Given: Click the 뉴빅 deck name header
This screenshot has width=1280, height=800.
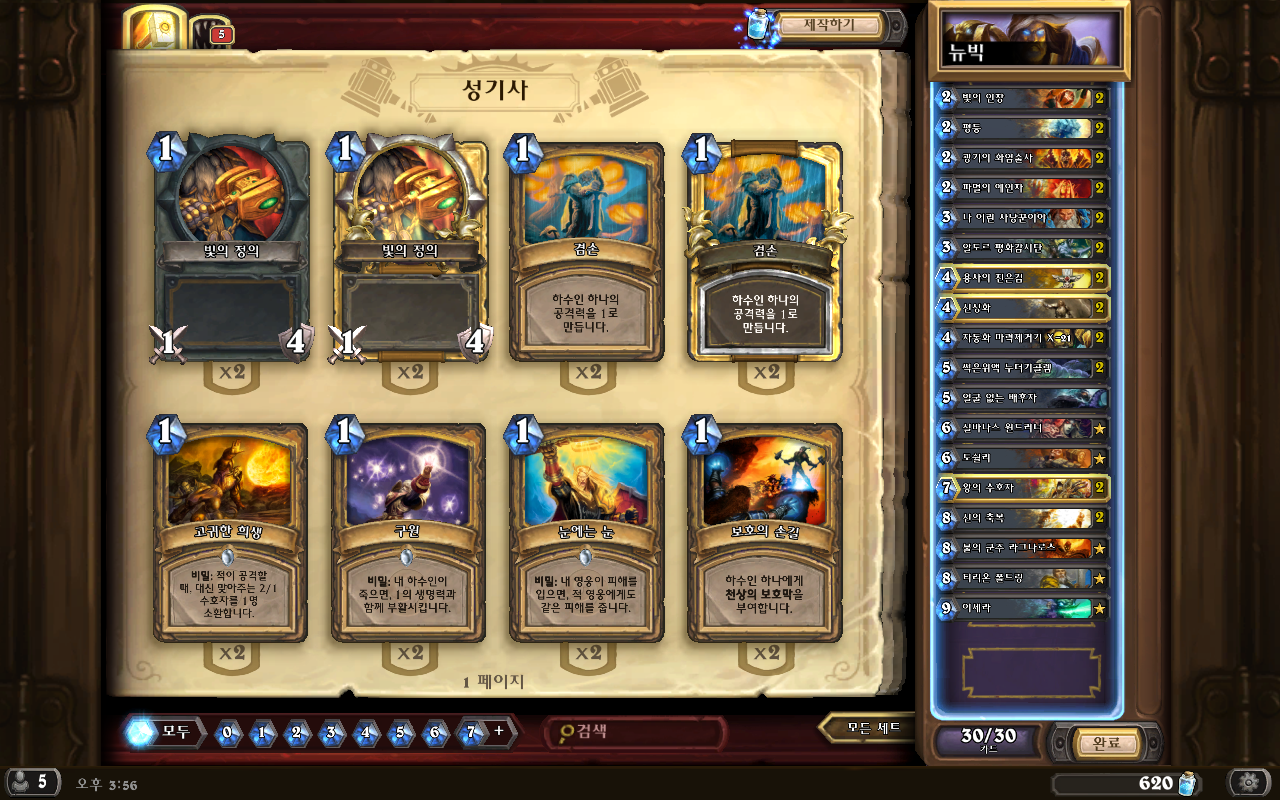Looking at the screenshot, I should [x=1030, y=40].
